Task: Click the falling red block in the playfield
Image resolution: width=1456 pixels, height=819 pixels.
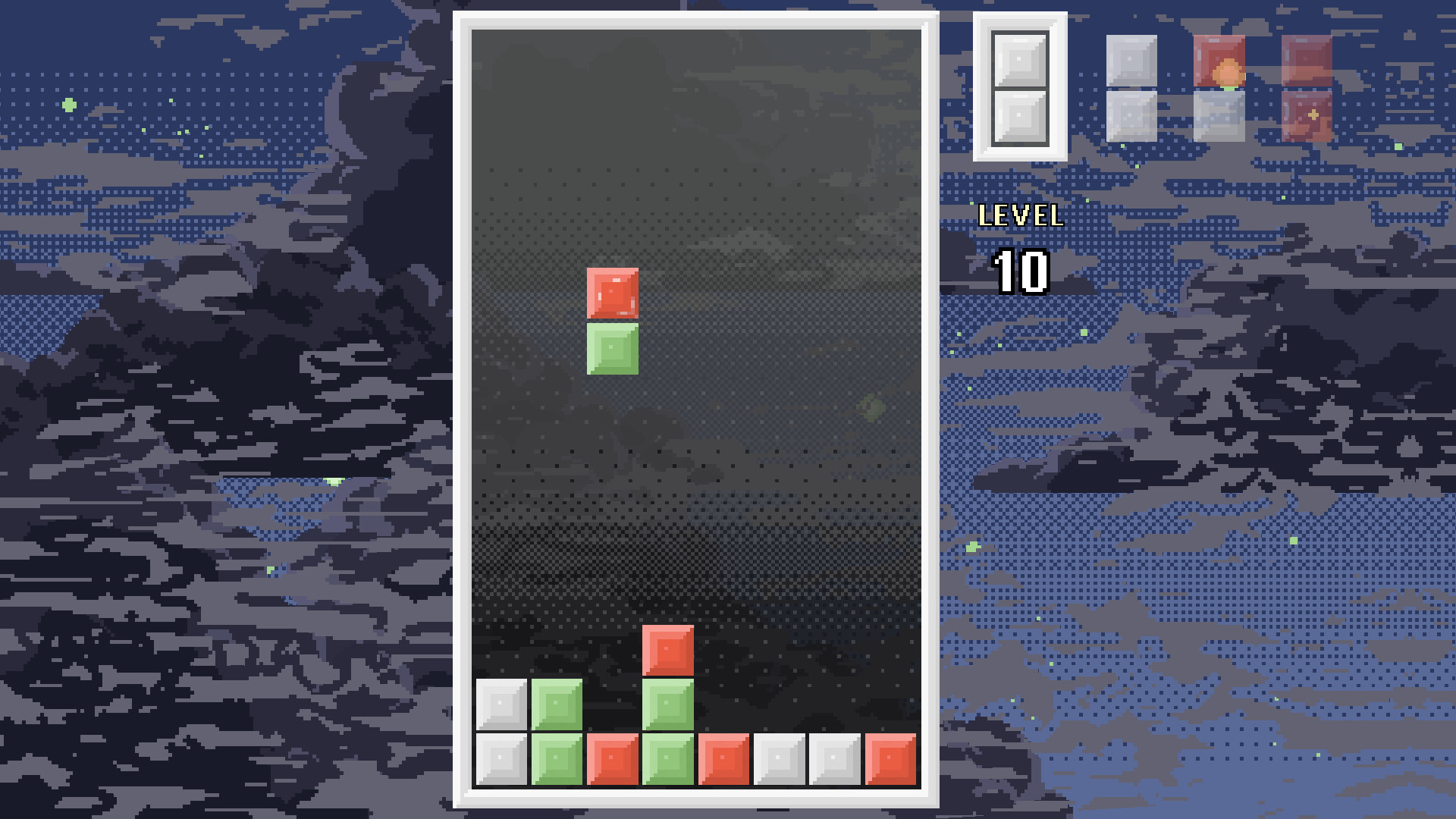Action: click(x=614, y=292)
